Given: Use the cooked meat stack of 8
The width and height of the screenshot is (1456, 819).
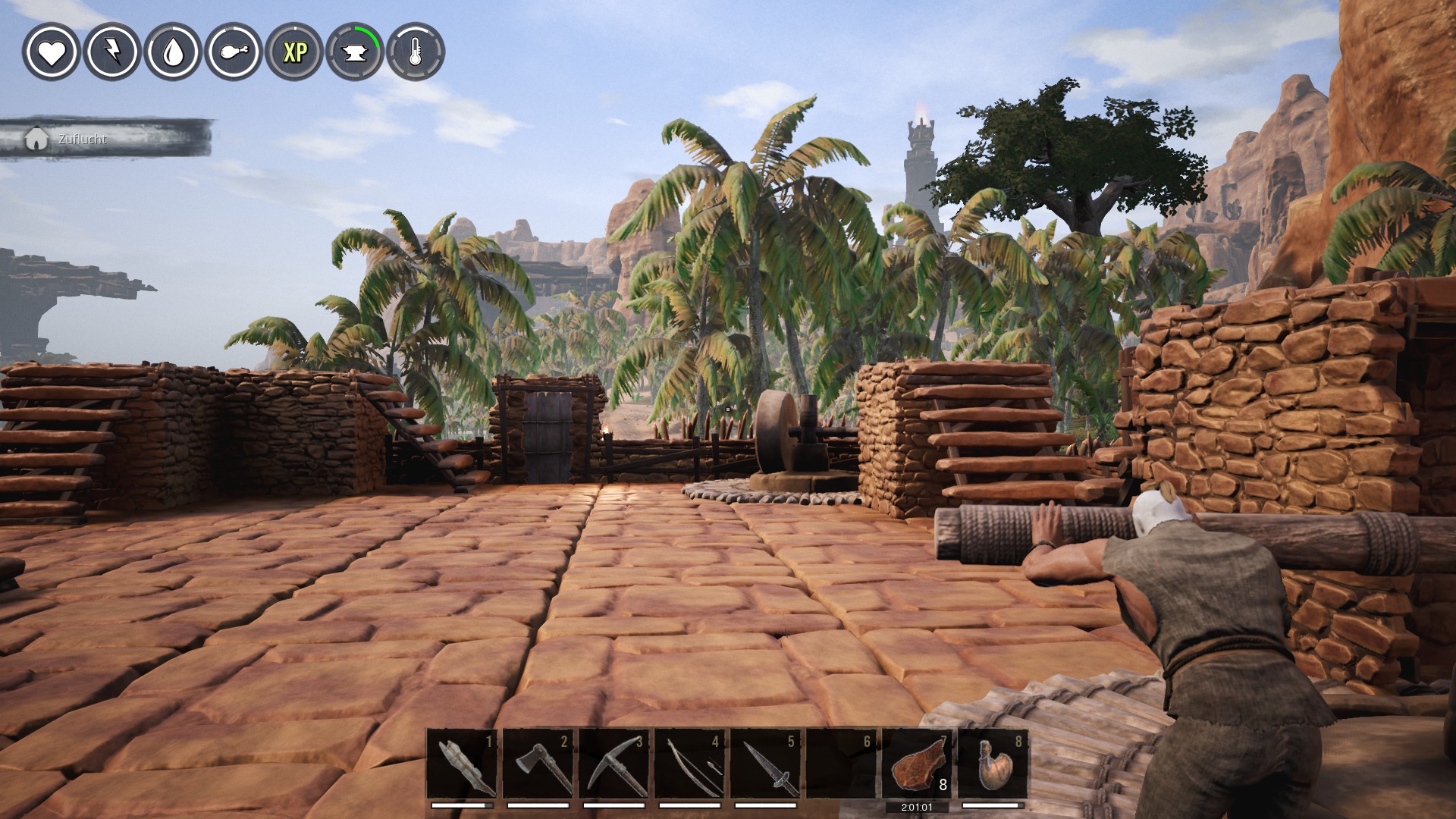Looking at the screenshot, I should pos(917,764).
